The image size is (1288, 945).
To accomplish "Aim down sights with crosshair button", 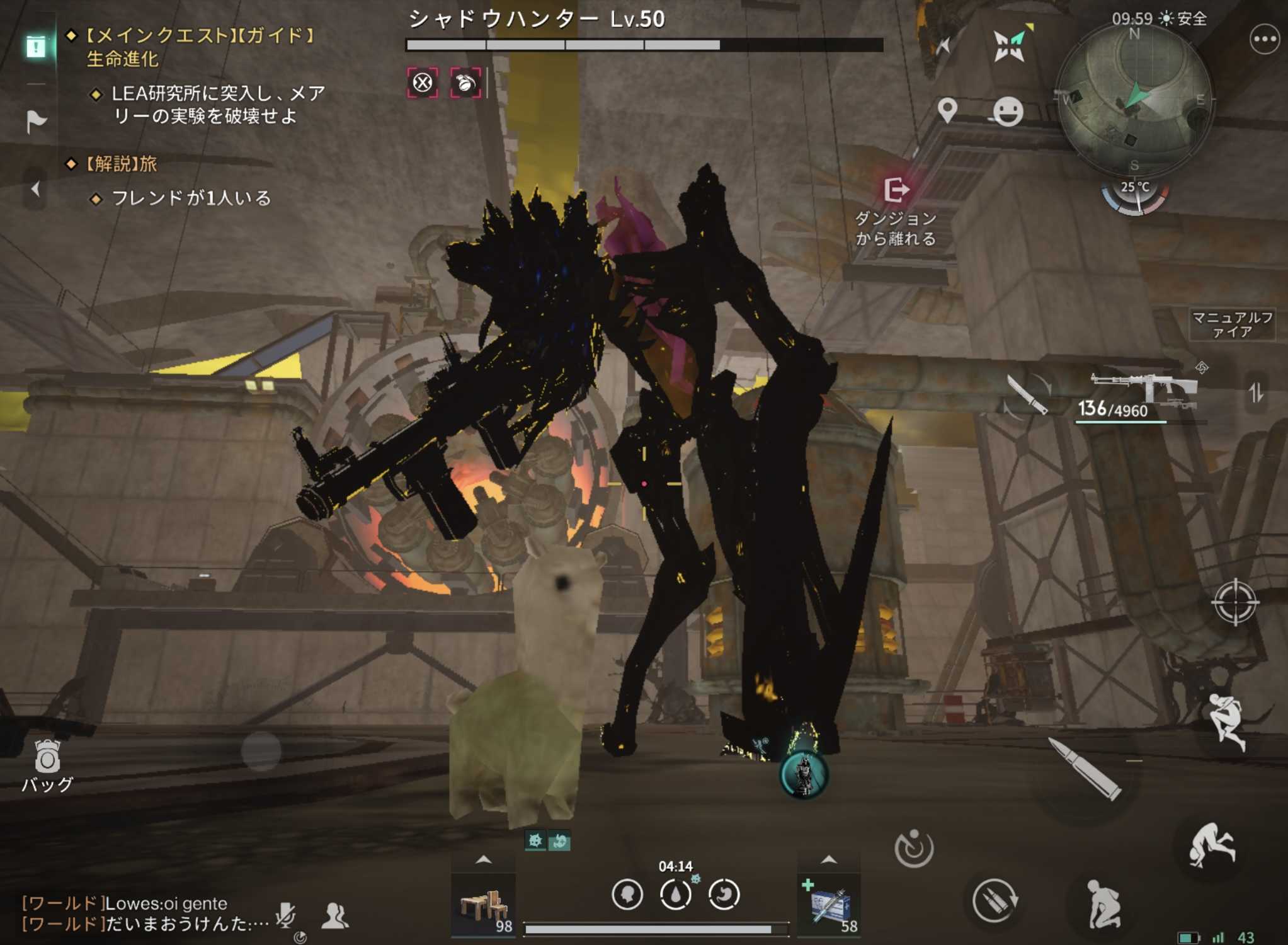I will point(1234,602).
